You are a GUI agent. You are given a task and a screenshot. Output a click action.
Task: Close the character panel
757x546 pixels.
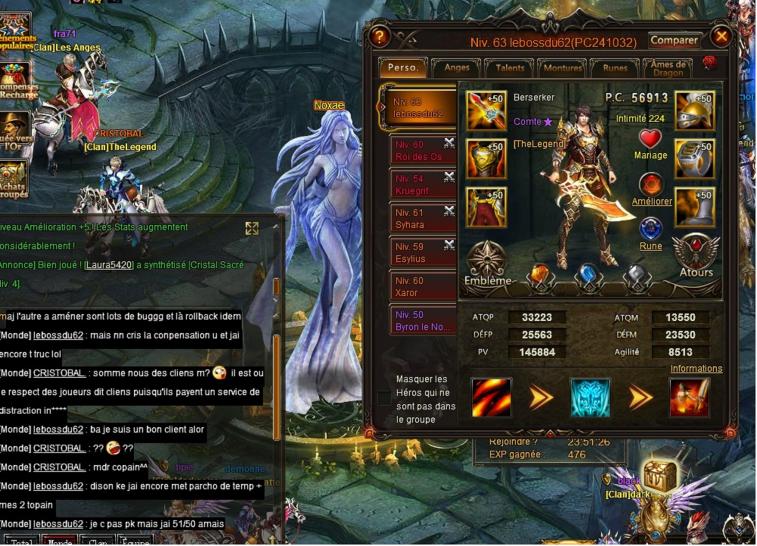(x=721, y=37)
